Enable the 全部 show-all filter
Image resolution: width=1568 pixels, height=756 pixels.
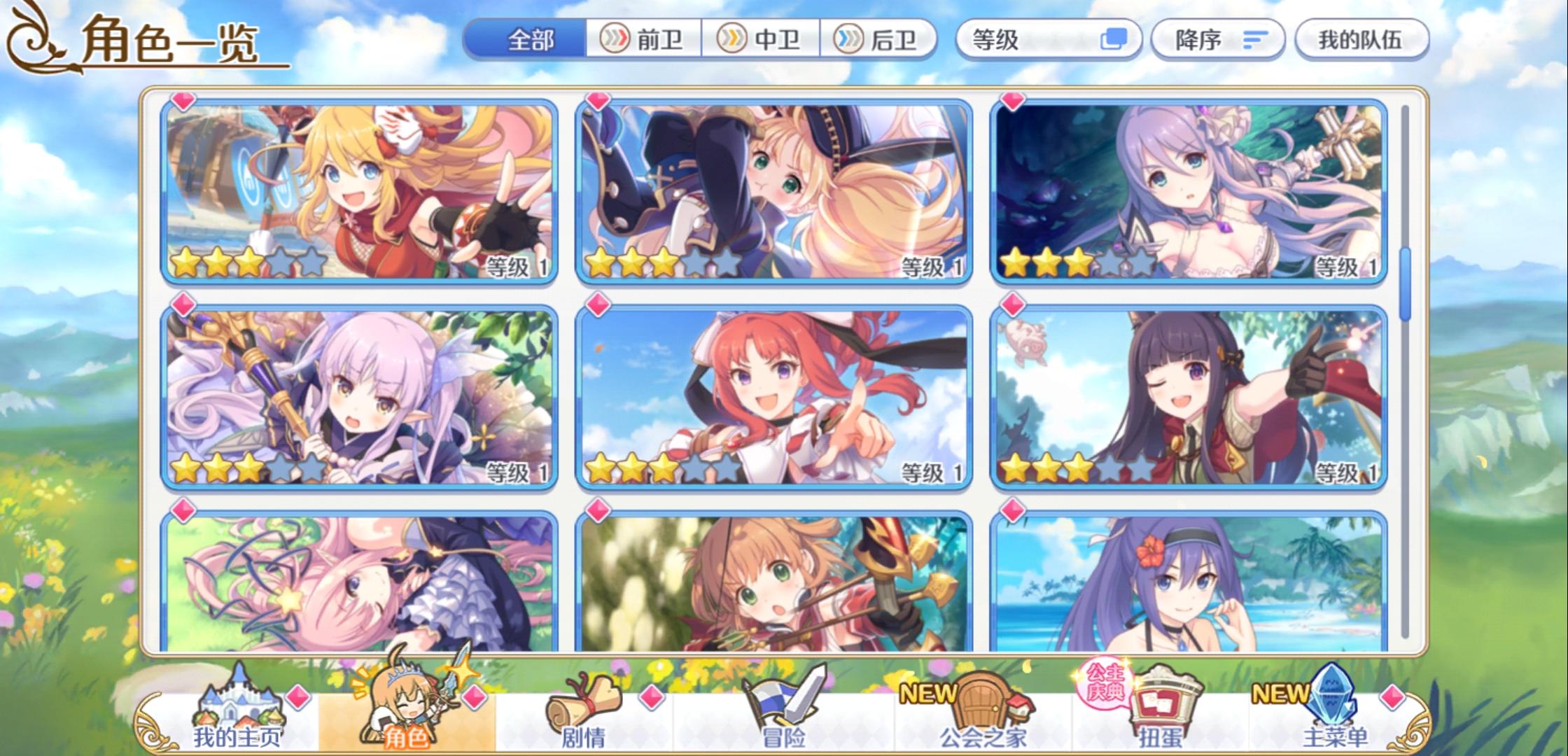[528, 40]
